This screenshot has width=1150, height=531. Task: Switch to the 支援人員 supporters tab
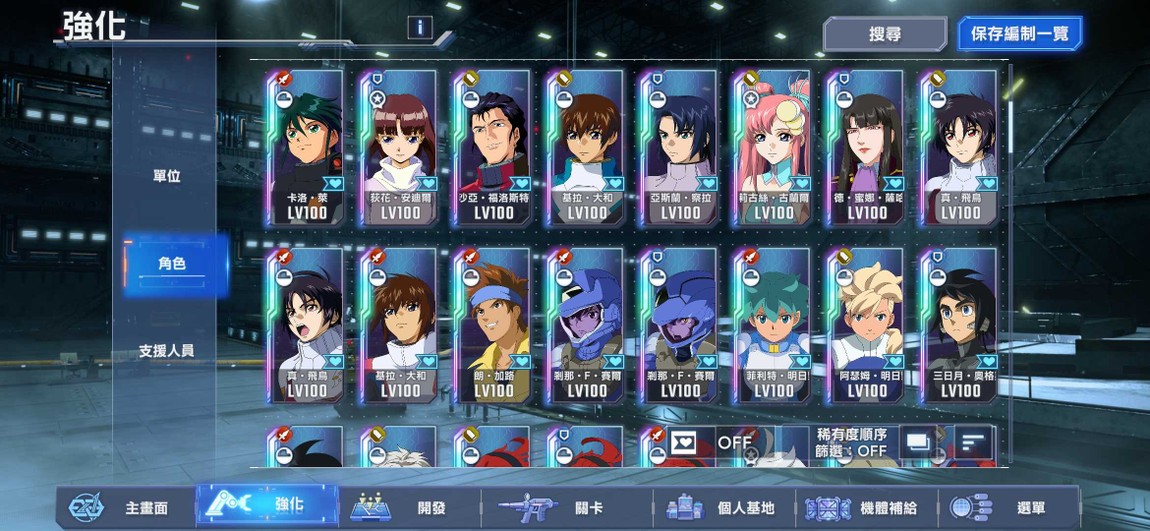pyautogui.click(x=167, y=351)
